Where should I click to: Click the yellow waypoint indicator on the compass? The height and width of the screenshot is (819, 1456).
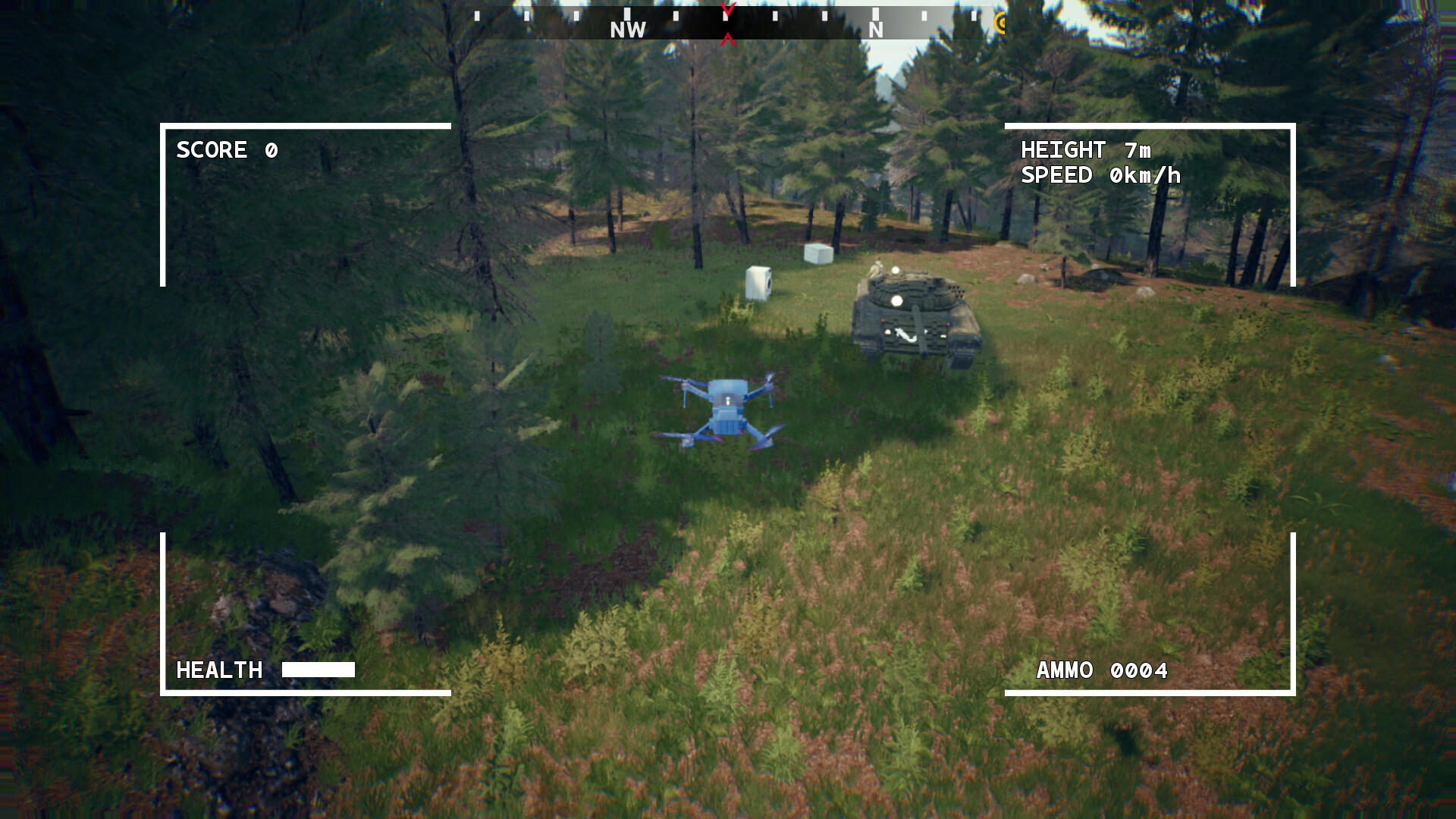[x=999, y=23]
